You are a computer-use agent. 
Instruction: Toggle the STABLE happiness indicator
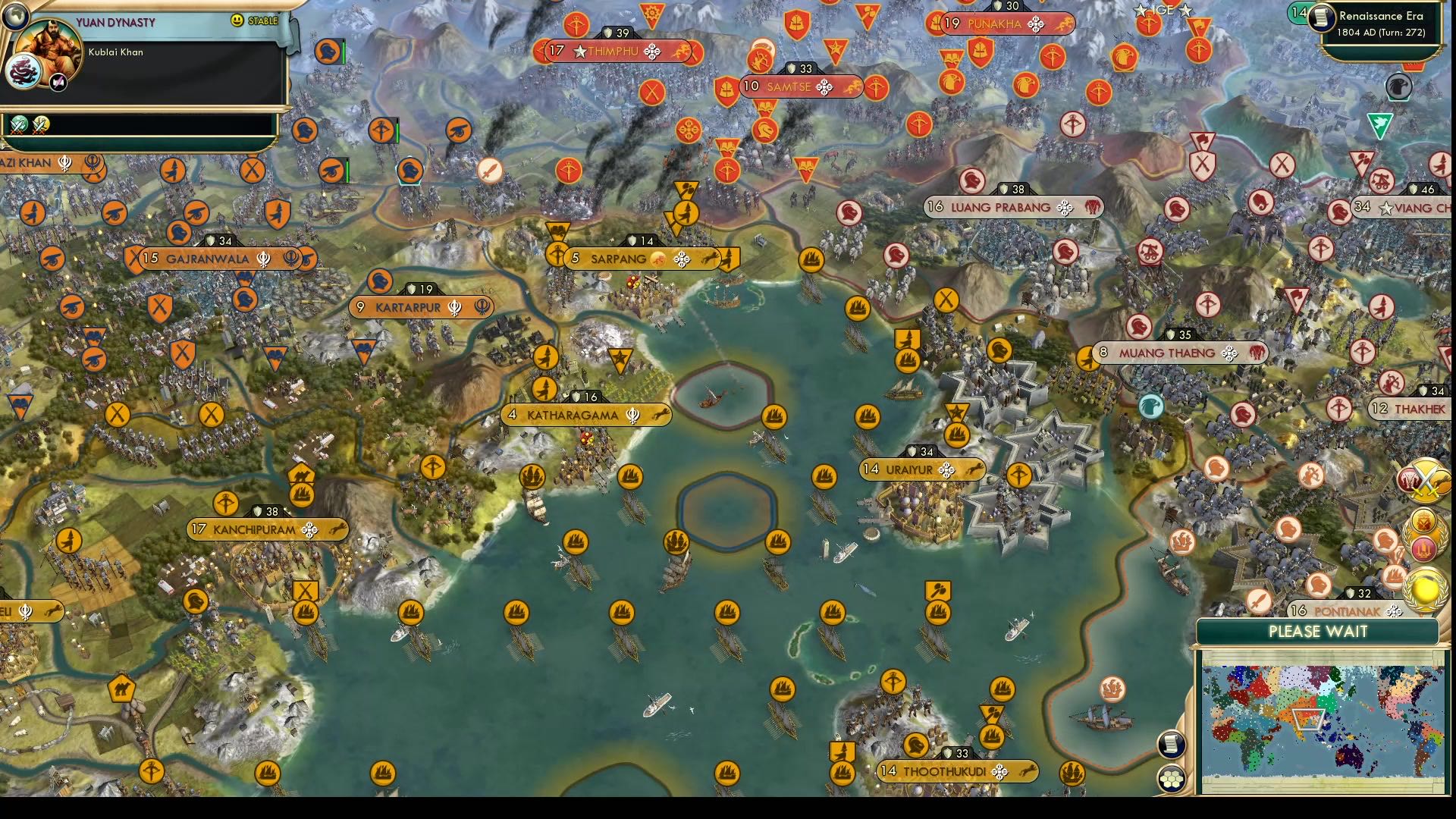[263, 20]
